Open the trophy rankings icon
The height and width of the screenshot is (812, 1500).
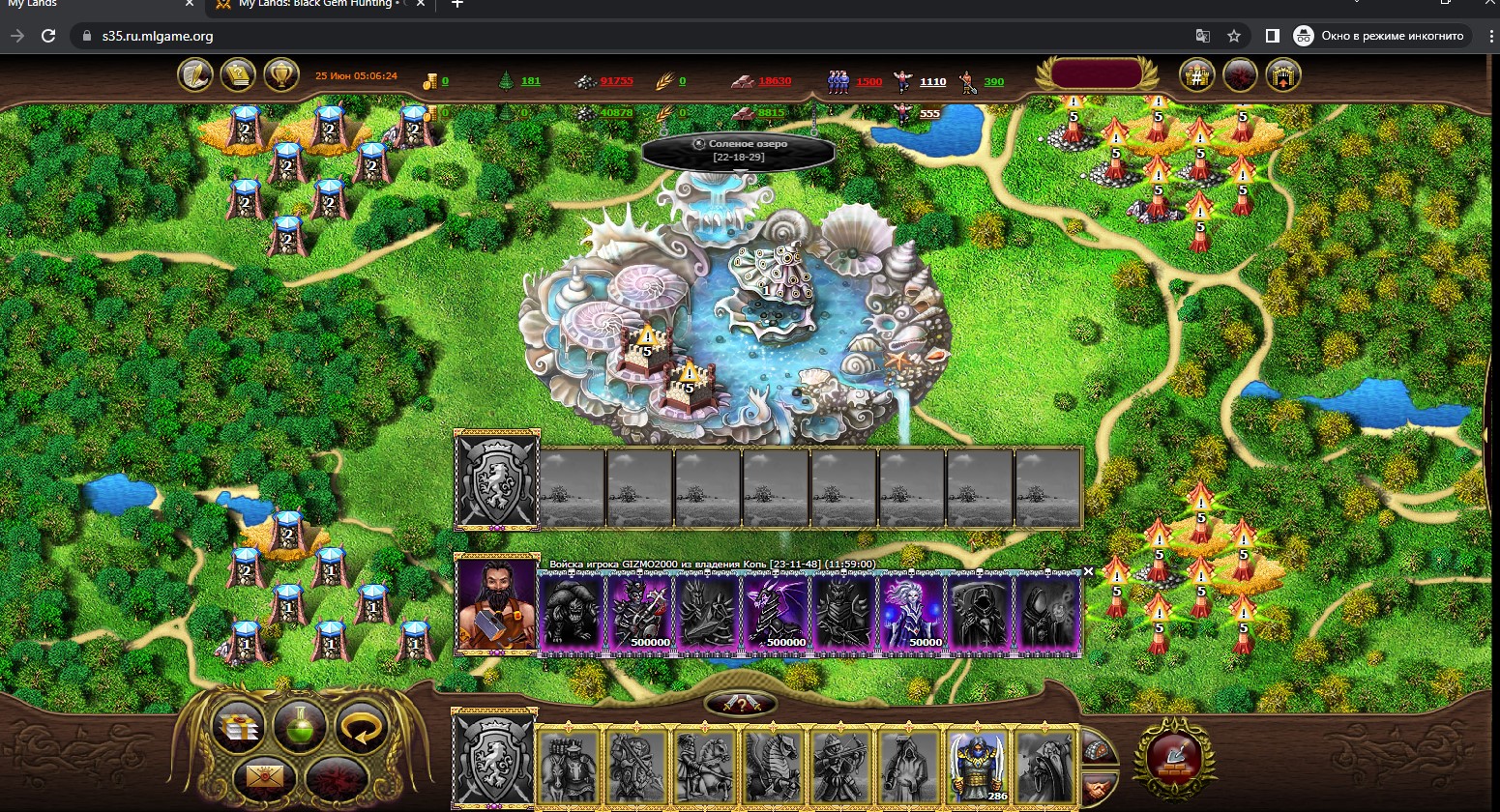pyautogui.click(x=280, y=74)
